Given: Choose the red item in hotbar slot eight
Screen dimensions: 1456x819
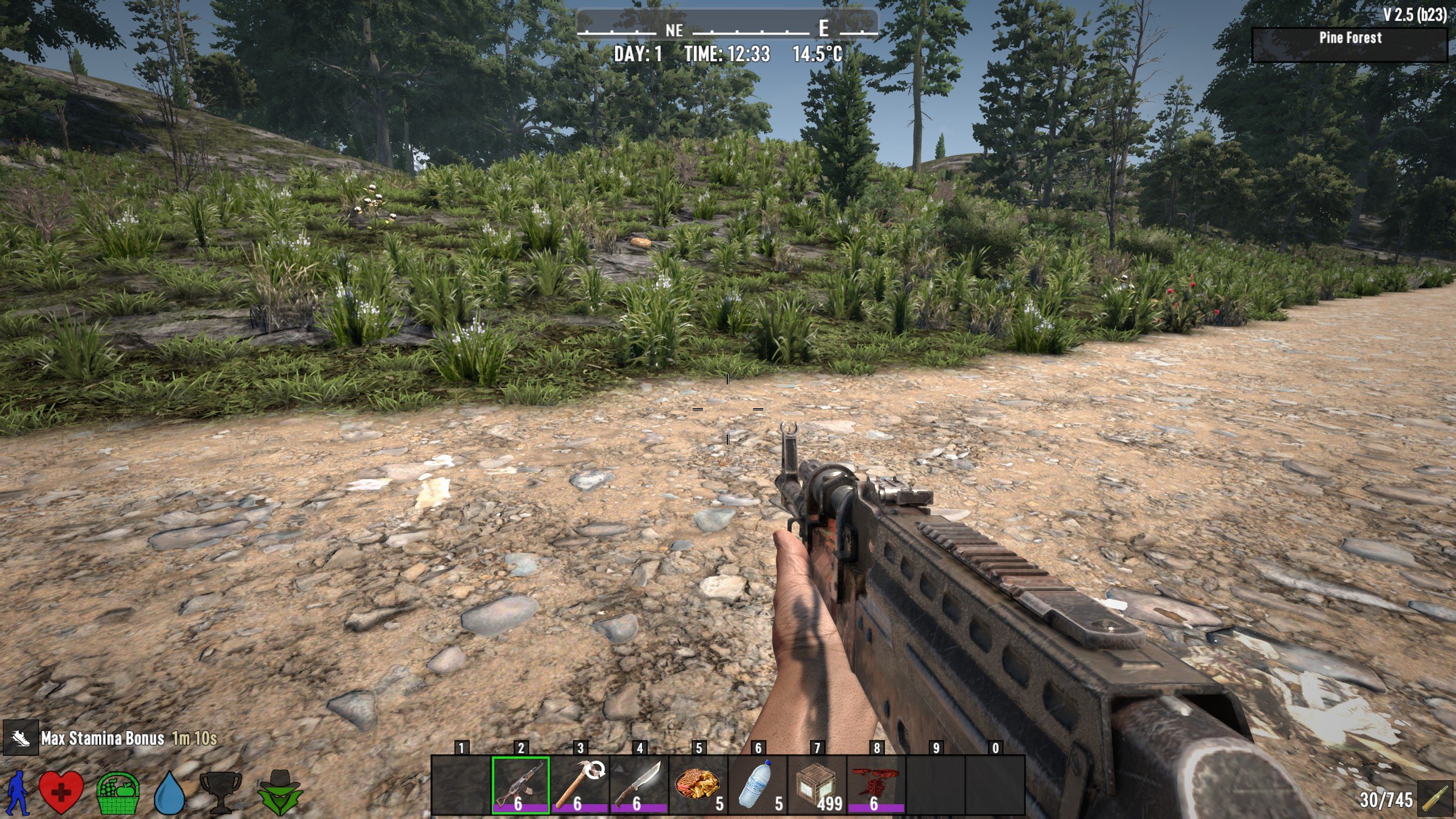Looking at the screenshot, I should pos(876,785).
